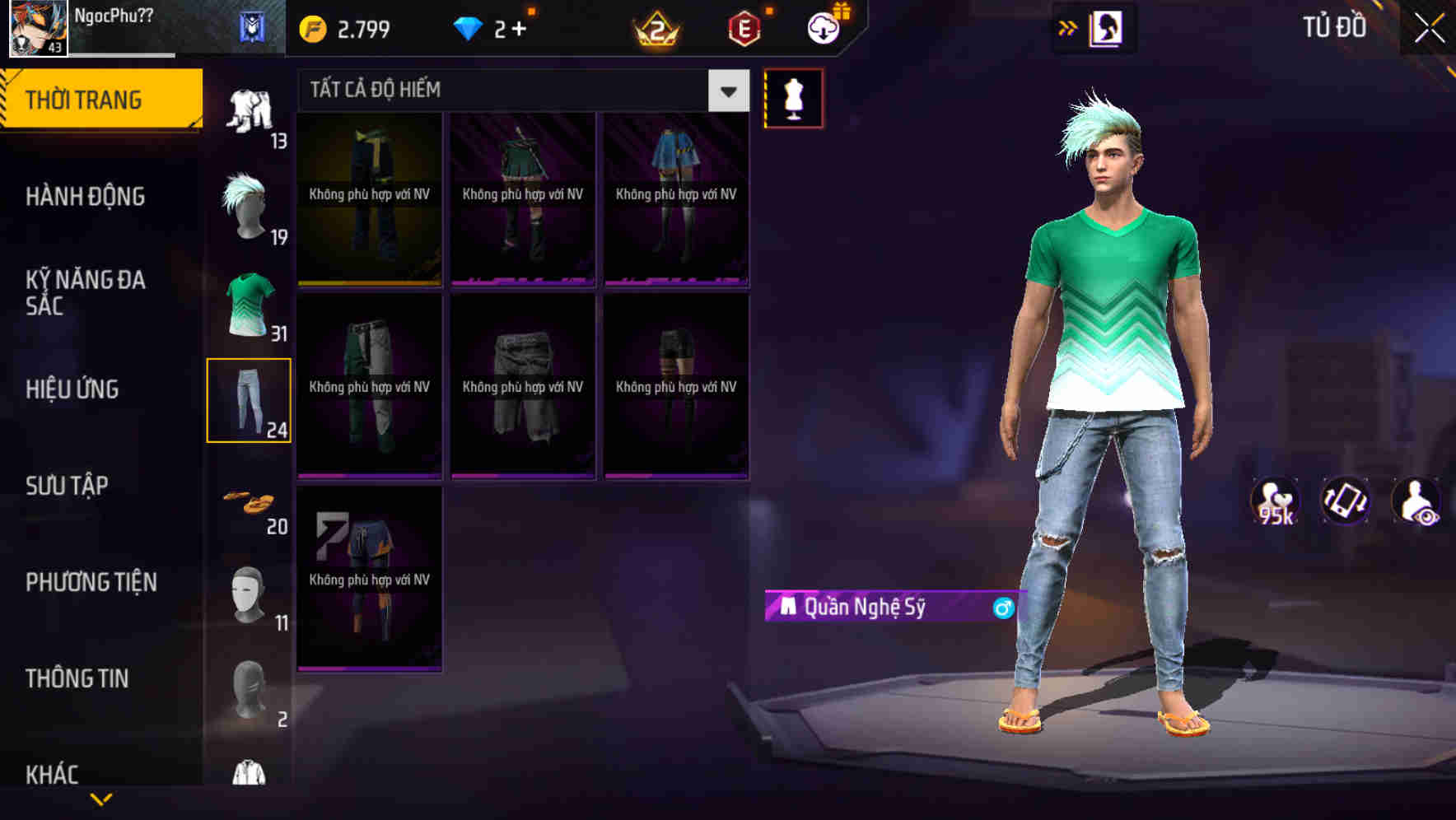
Task: Click the rotate character phone icon
Action: (x=1346, y=501)
